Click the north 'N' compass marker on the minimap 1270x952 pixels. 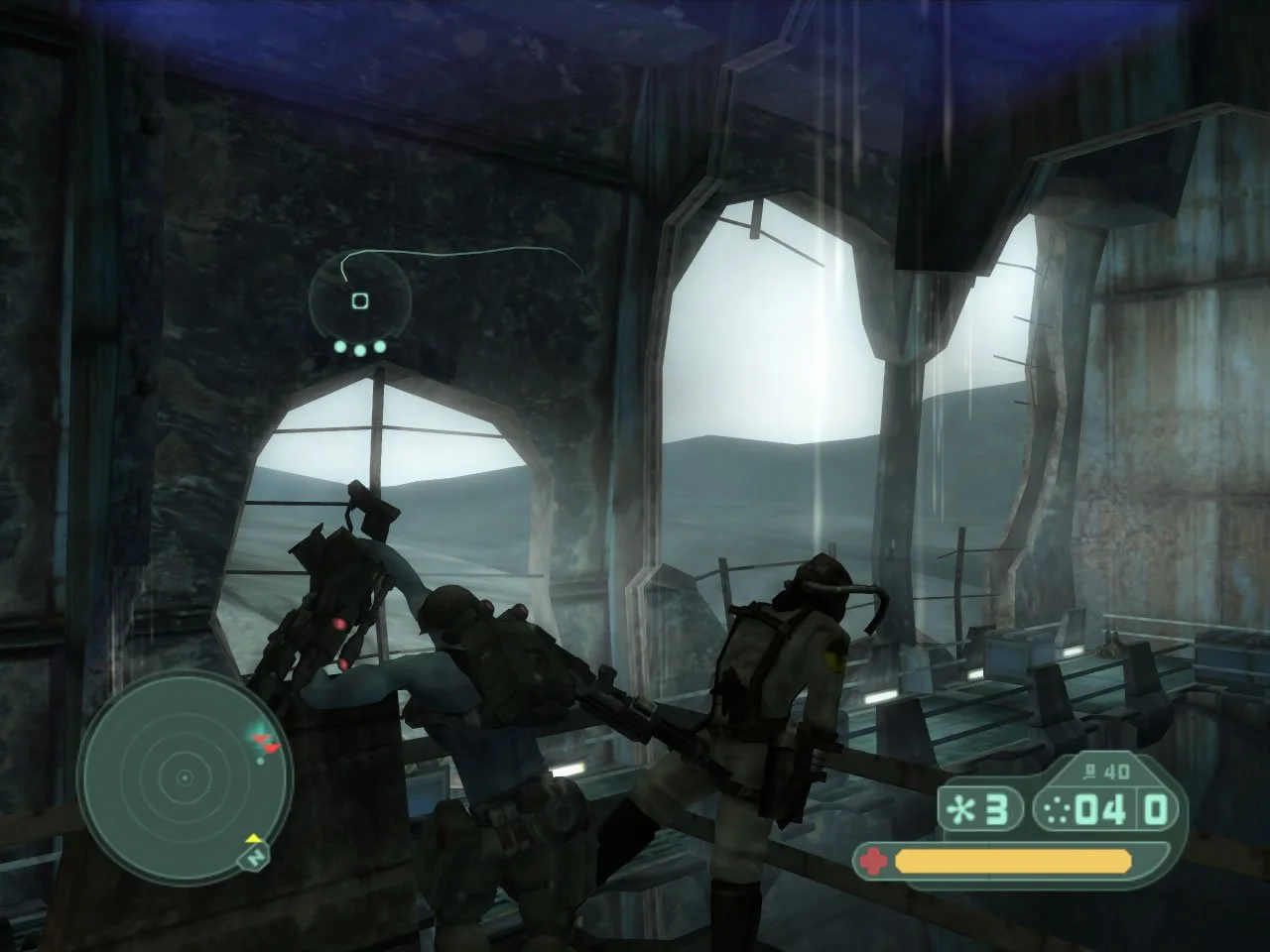[x=255, y=858]
